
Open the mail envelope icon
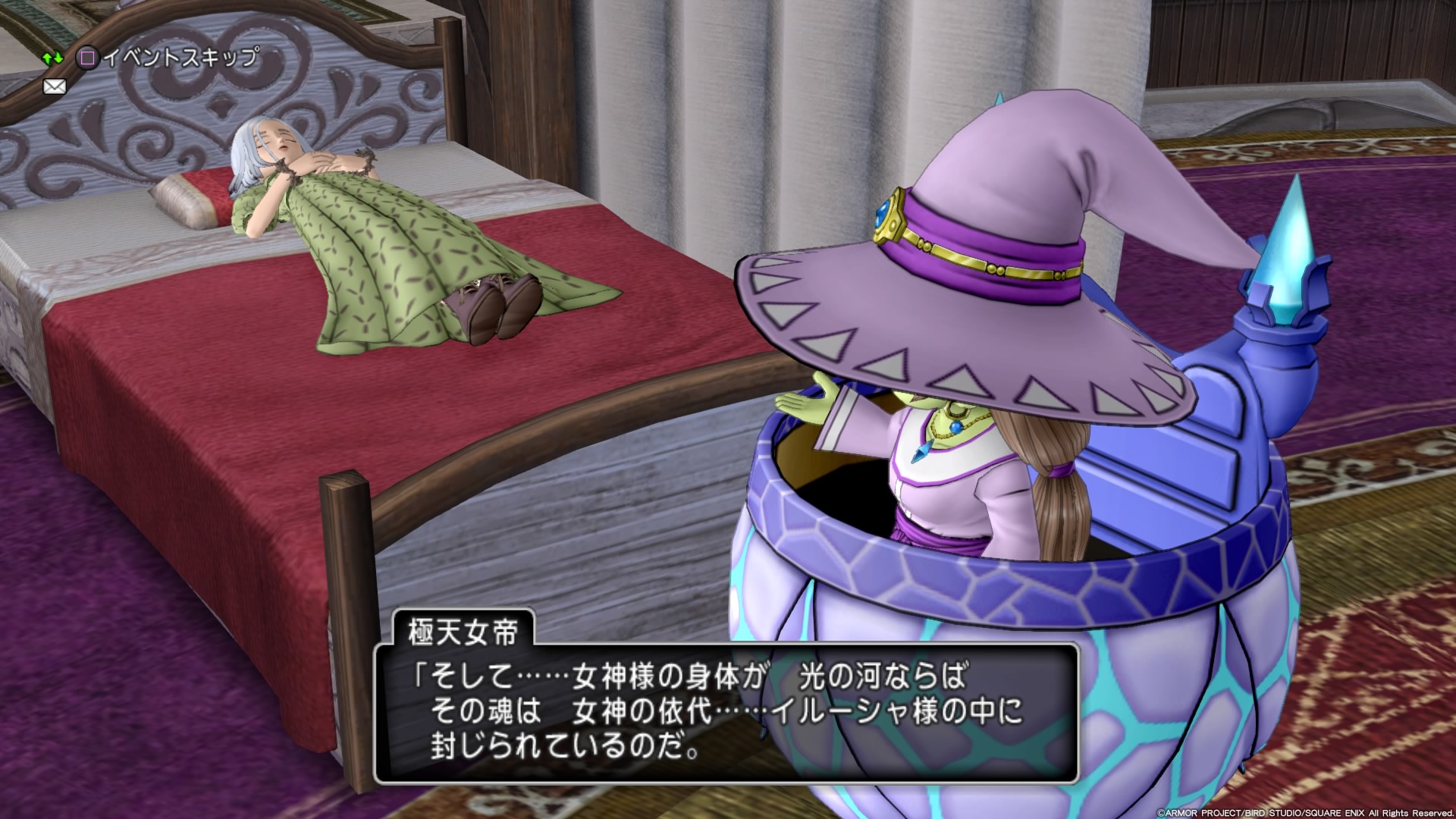tap(55, 86)
